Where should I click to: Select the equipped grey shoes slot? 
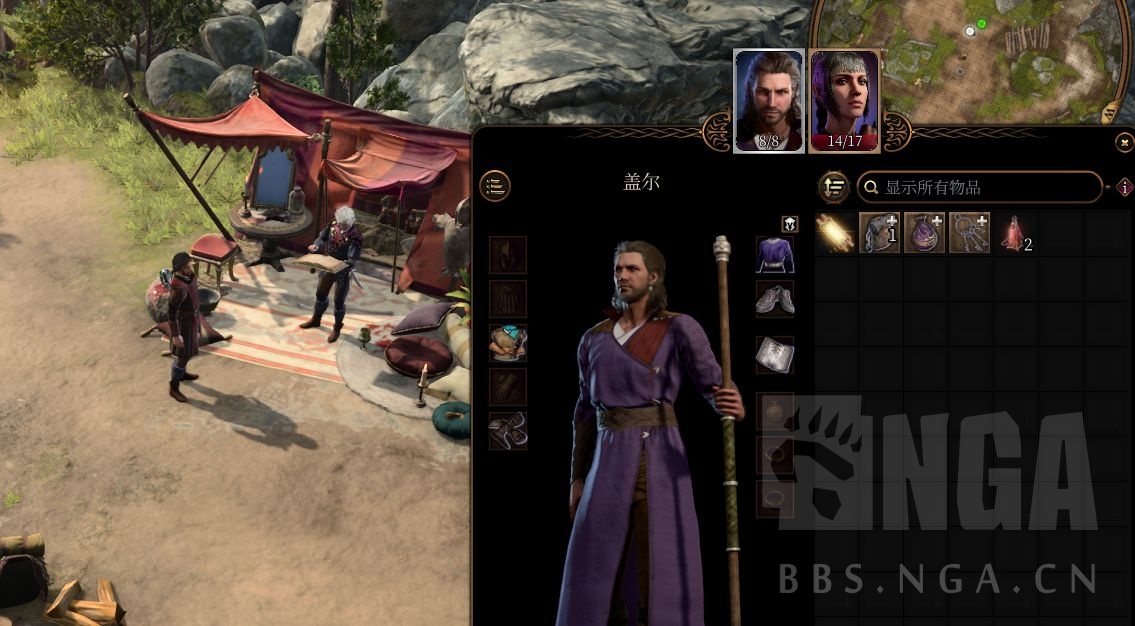pos(775,298)
